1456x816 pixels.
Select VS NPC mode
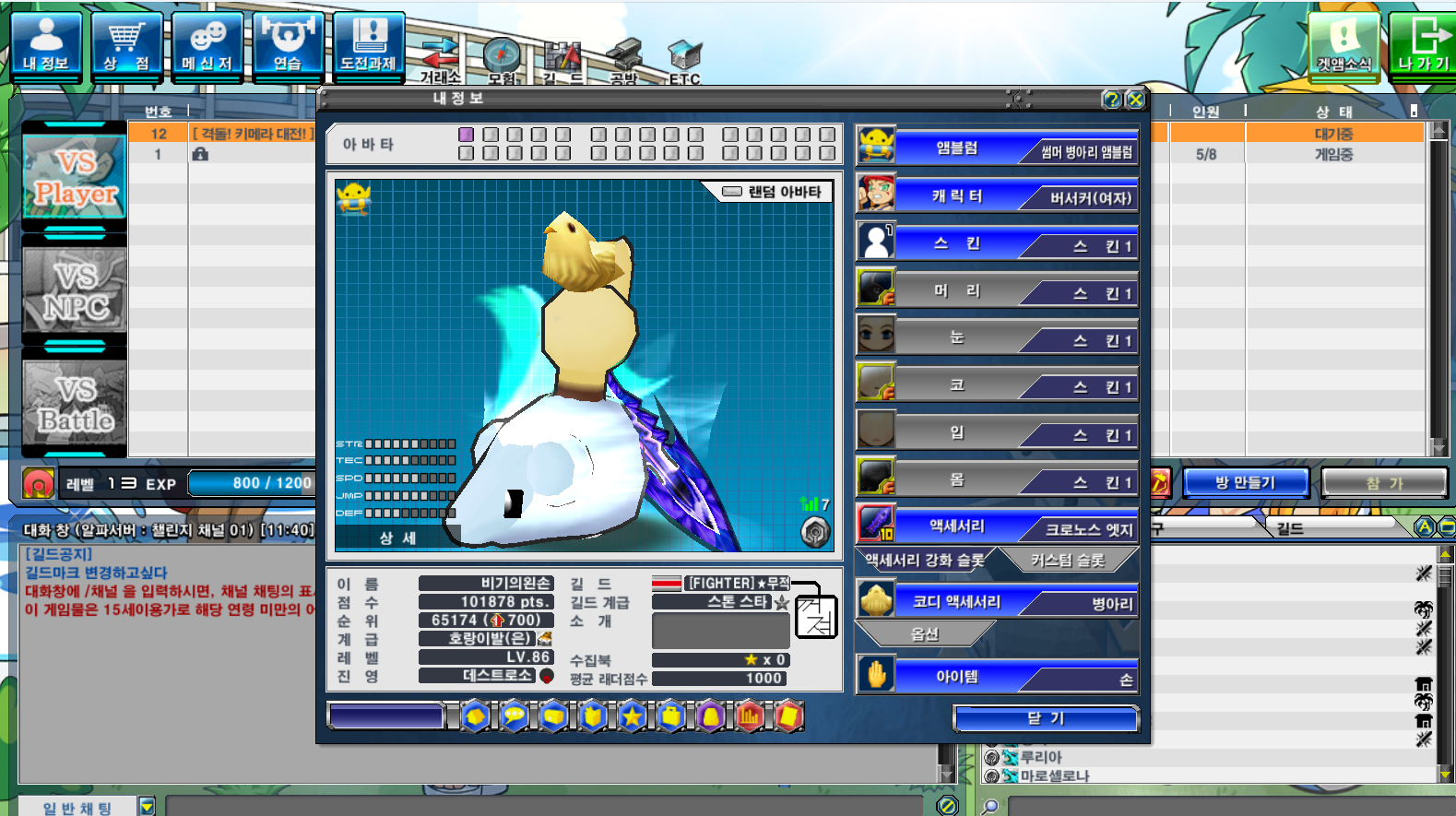(75, 290)
